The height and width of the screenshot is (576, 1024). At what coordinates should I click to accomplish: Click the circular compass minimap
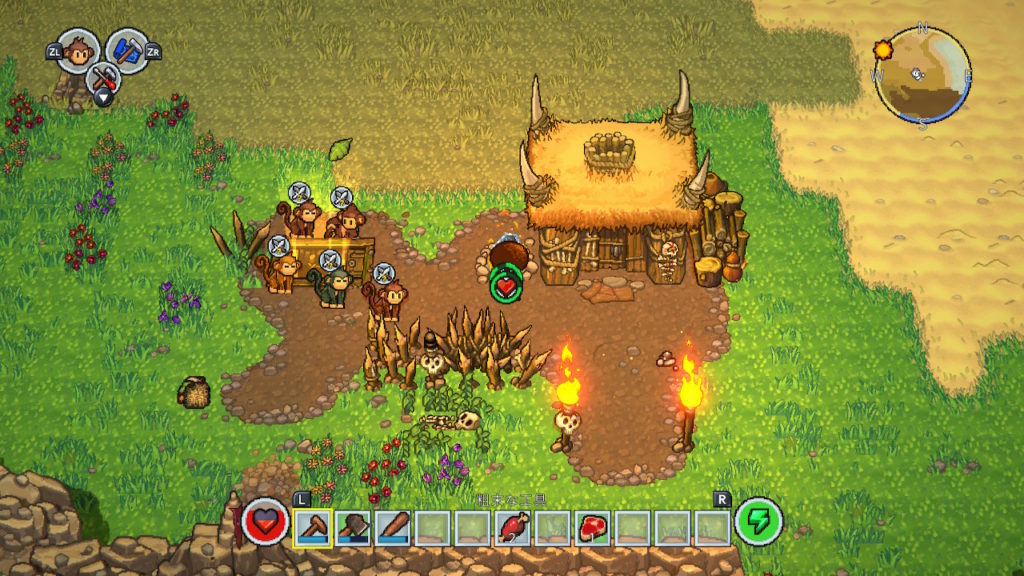pyautogui.click(x=921, y=73)
